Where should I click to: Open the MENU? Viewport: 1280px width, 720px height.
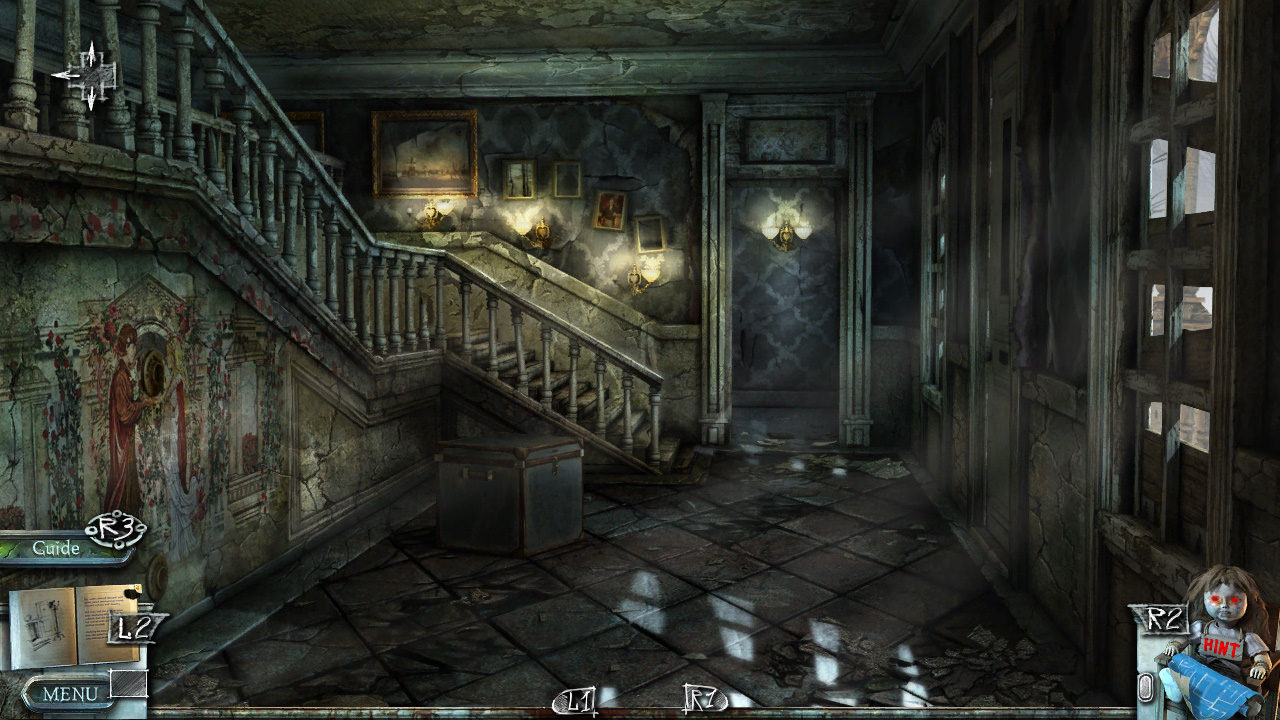point(70,692)
